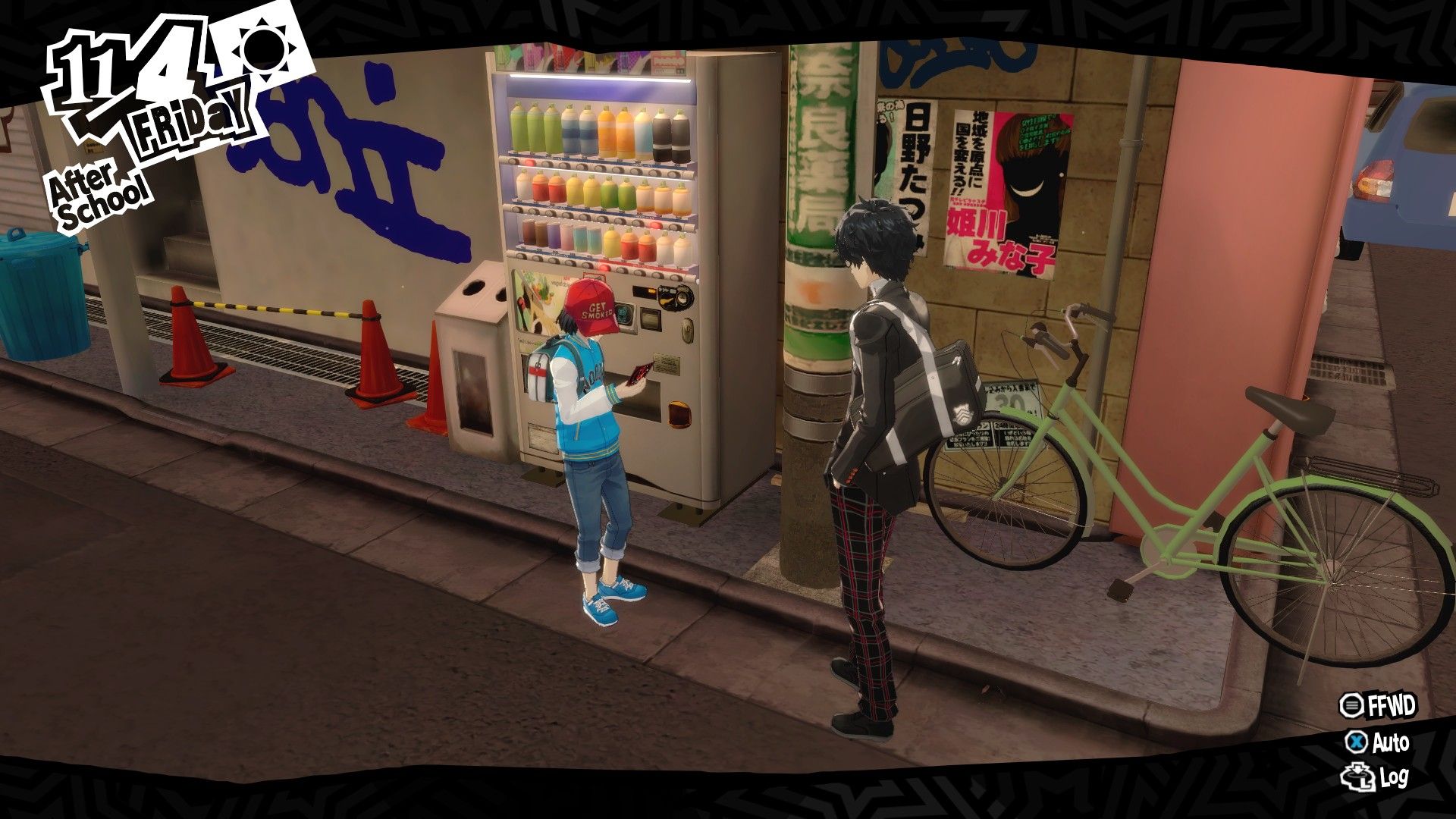Viewport: 1456px width, 819px height.
Task: Click the GET SMOKED logo on the red cap
Action: 598,309
